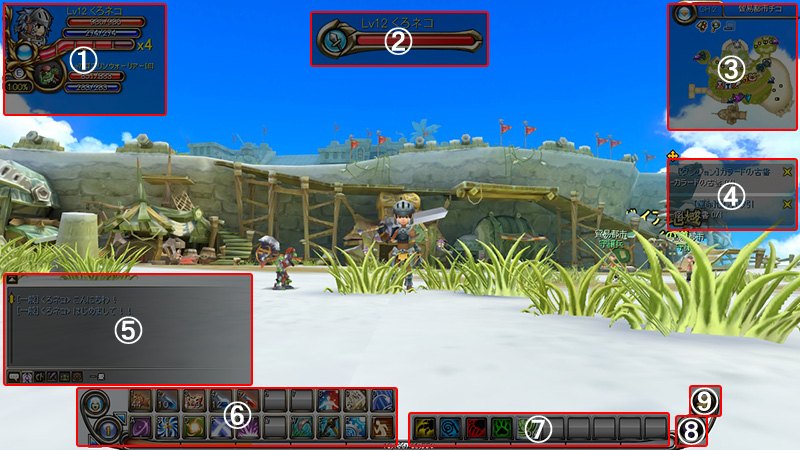Close the first quest tracker entry
Viewport: 800px width, 450px height.
tap(786, 172)
